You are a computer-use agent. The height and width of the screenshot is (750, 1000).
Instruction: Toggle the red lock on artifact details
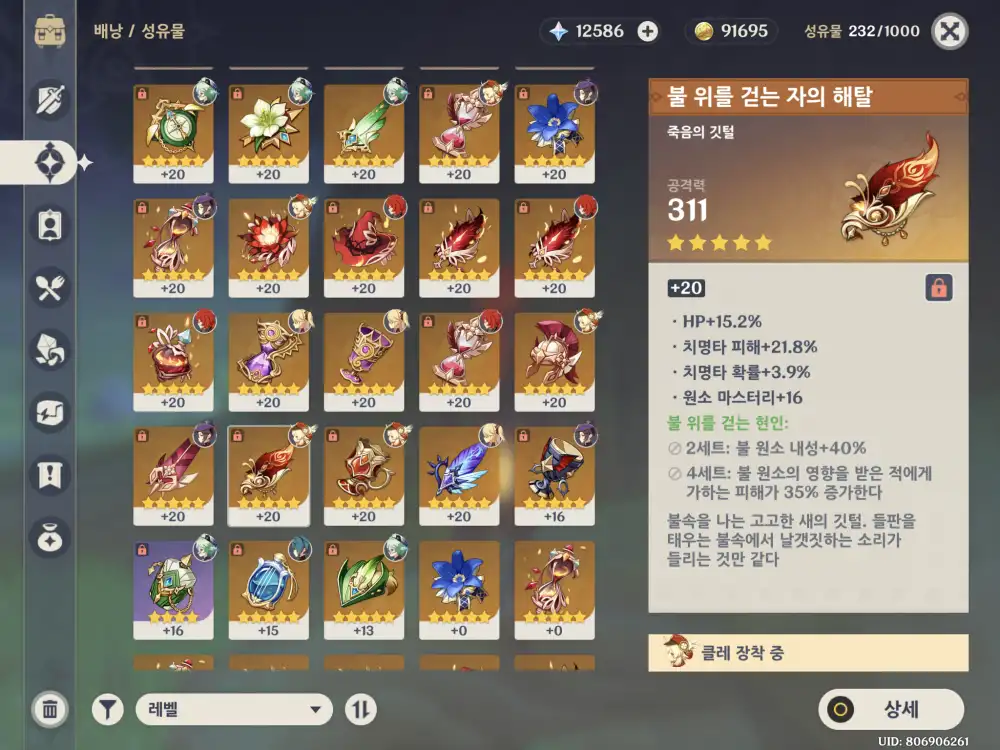[x=938, y=288]
